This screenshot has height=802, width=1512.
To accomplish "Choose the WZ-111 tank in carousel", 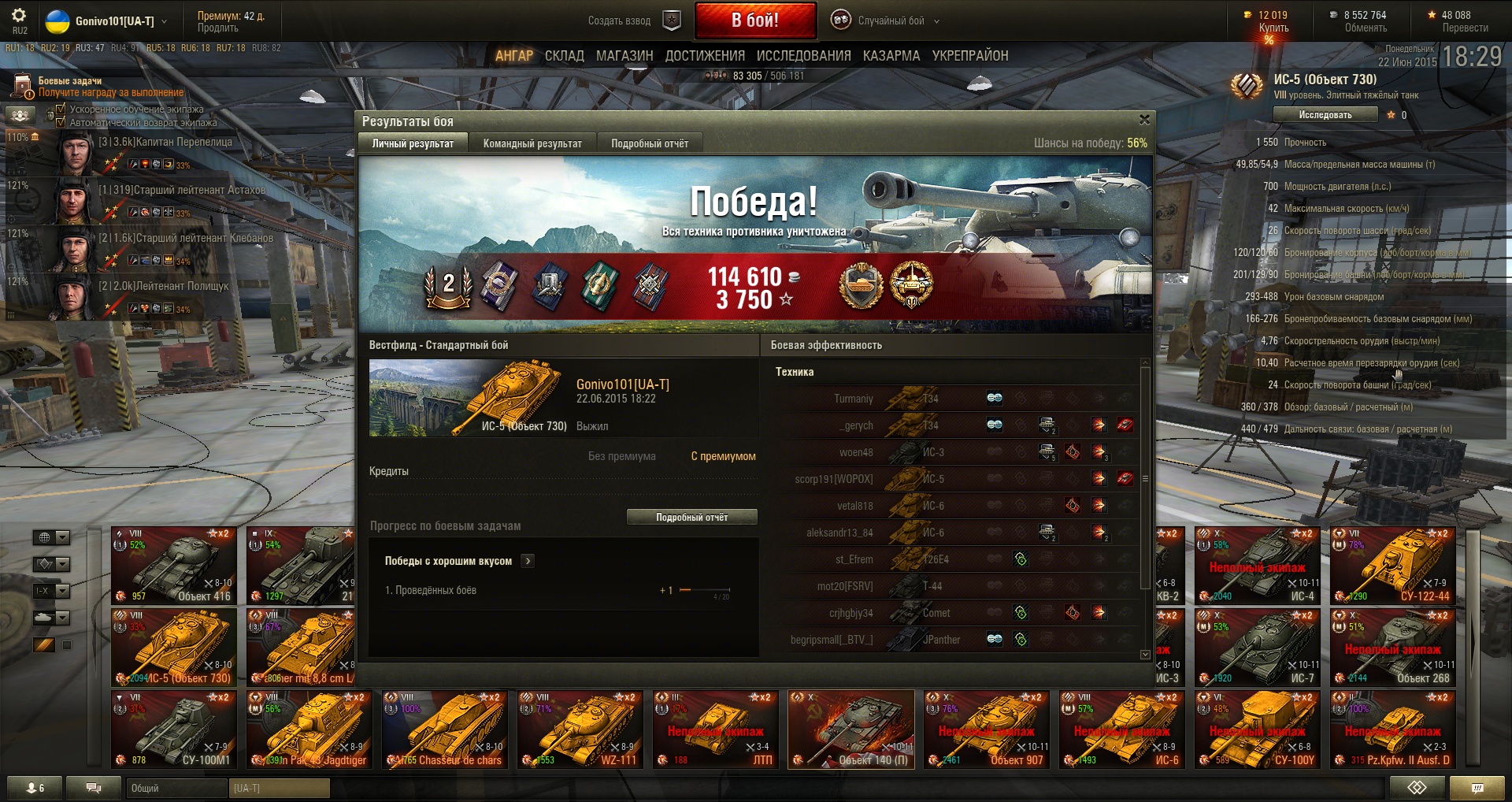I will 580,730.
